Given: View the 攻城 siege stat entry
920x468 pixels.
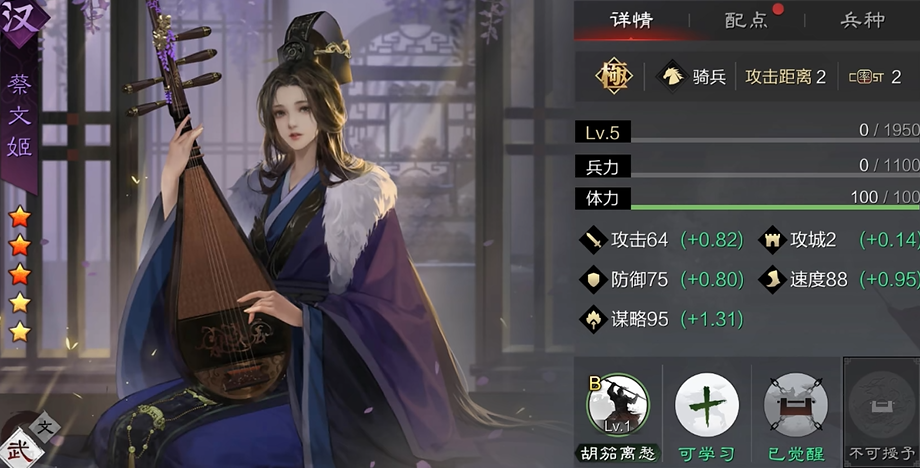Looking at the screenshot, I should (798, 240).
